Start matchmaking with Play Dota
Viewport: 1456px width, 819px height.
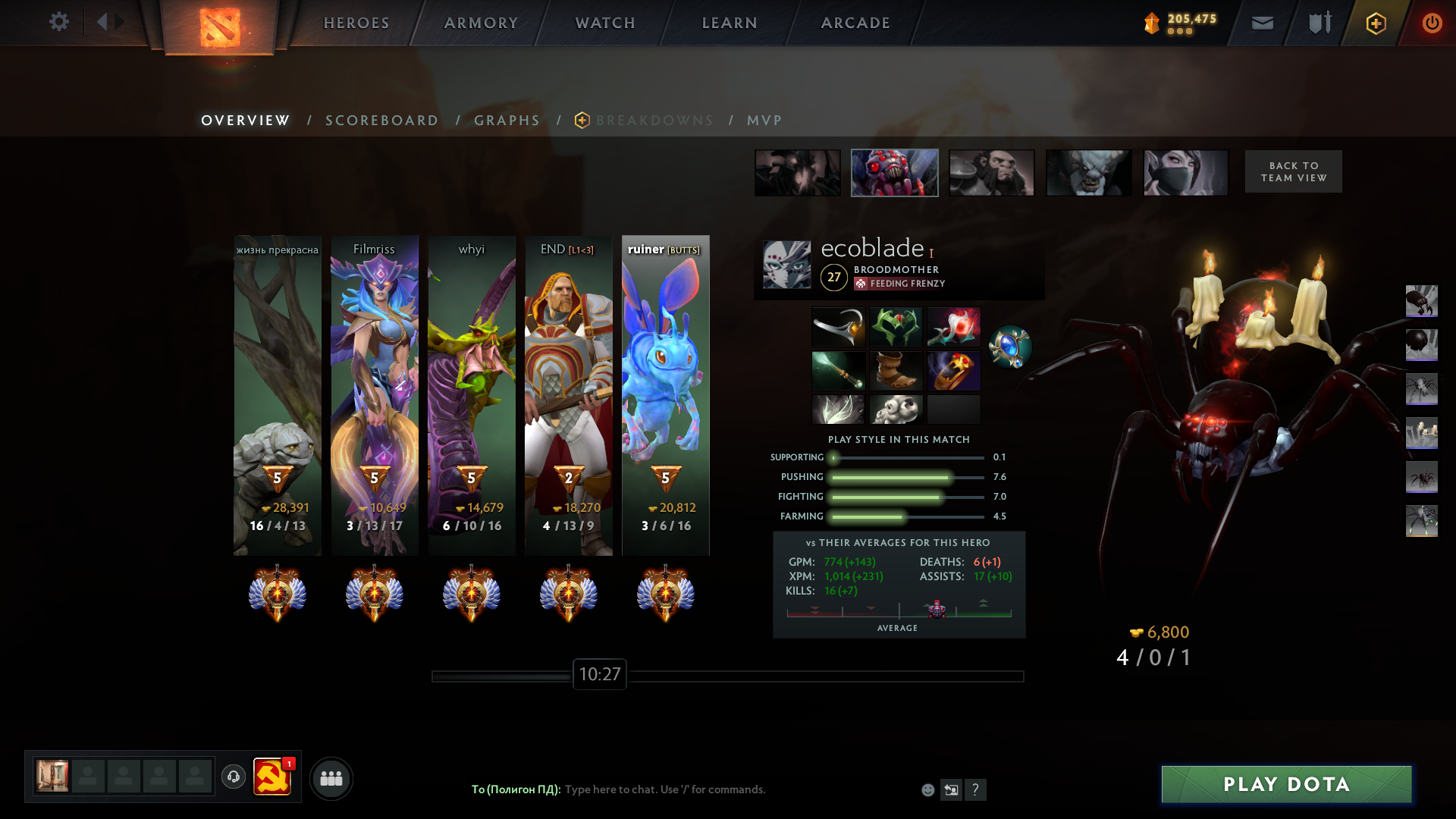point(1286,784)
